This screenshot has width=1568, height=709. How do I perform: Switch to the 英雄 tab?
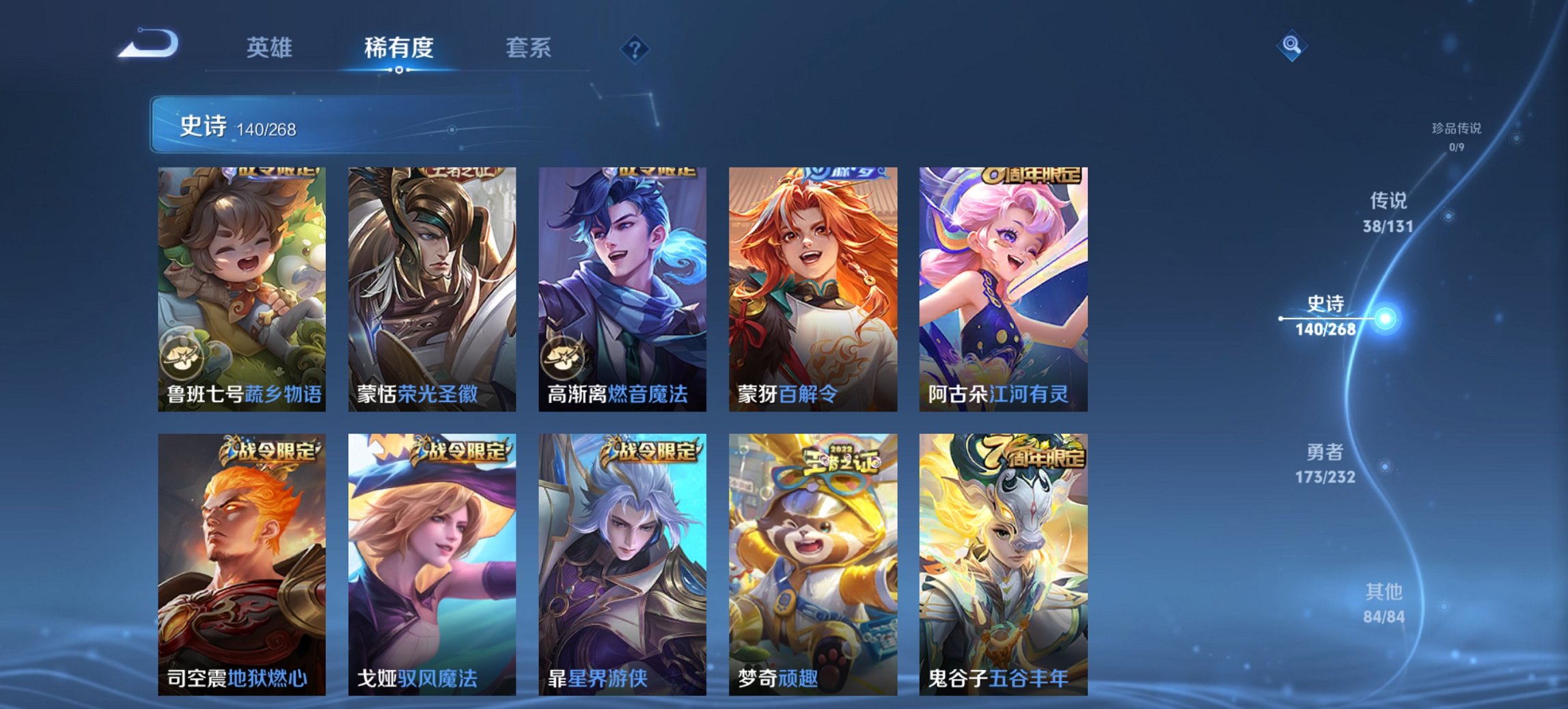[x=271, y=47]
